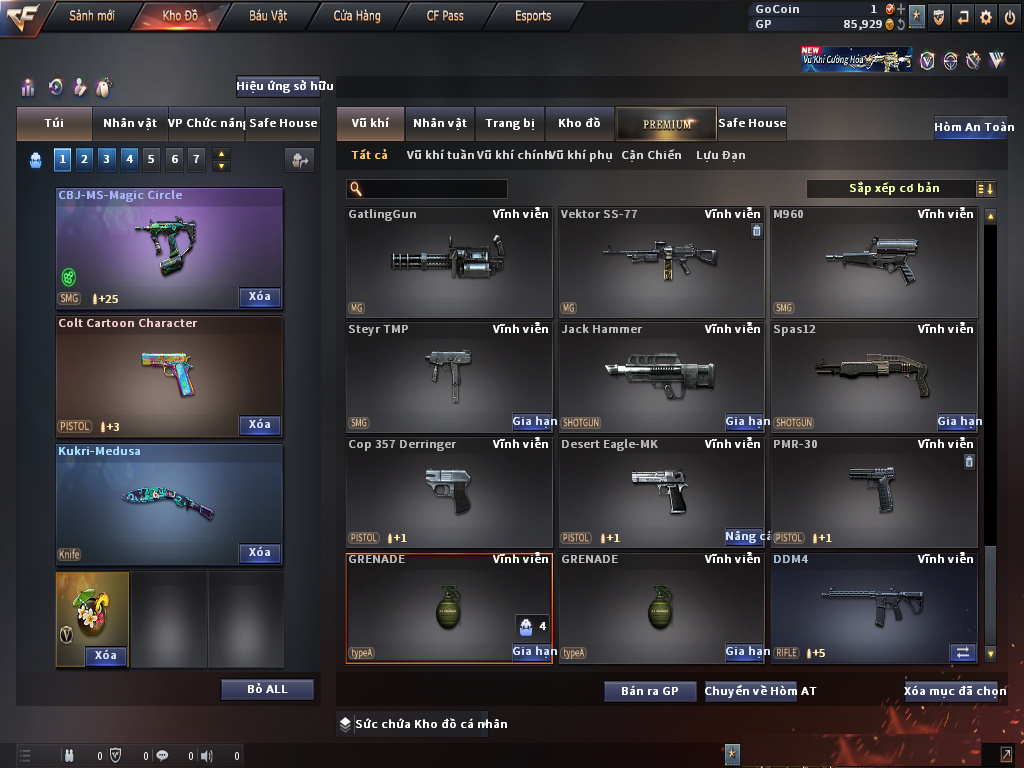This screenshot has height=768, width=1024.
Task: Sell item using Bán ra GP
Action: click(649, 691)
